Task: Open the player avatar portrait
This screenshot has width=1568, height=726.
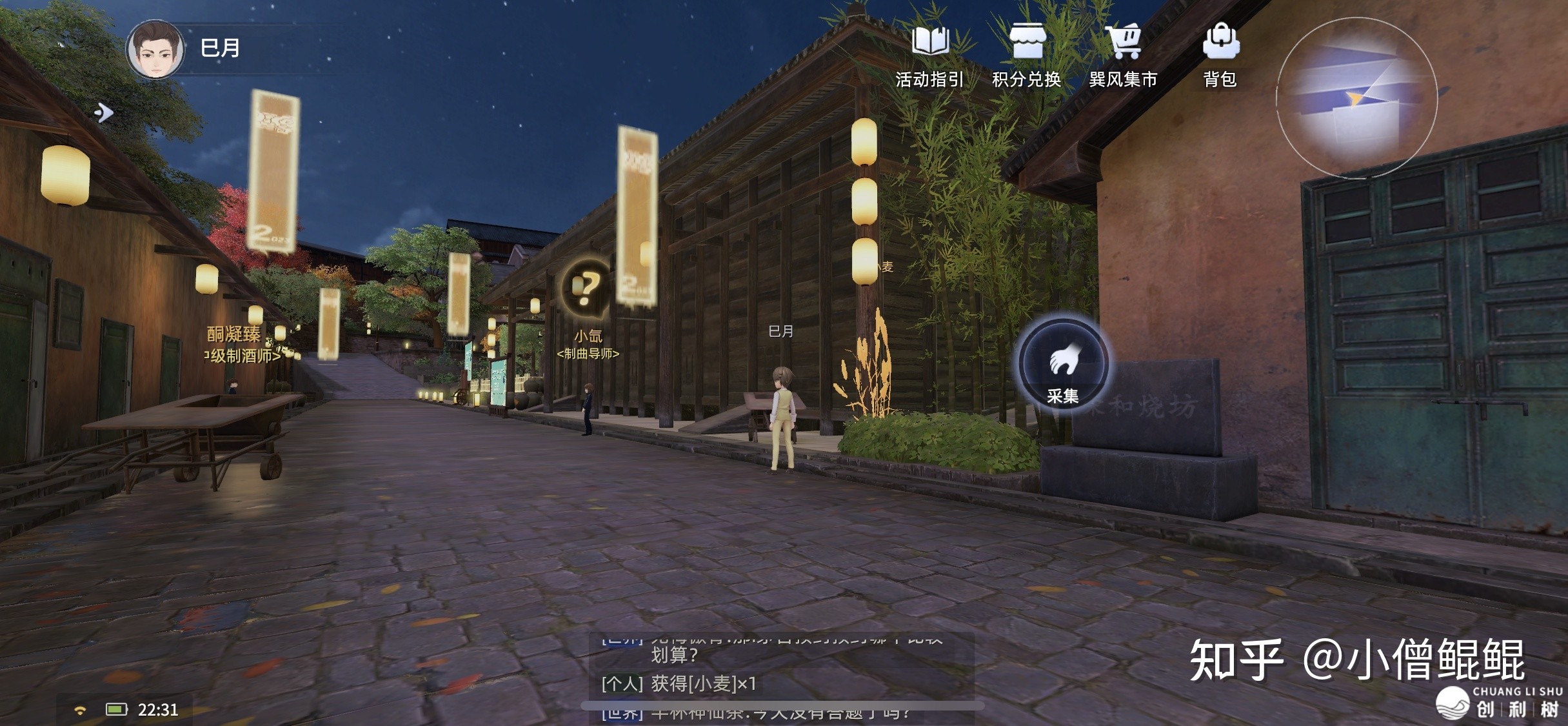Action: point(155,50)
